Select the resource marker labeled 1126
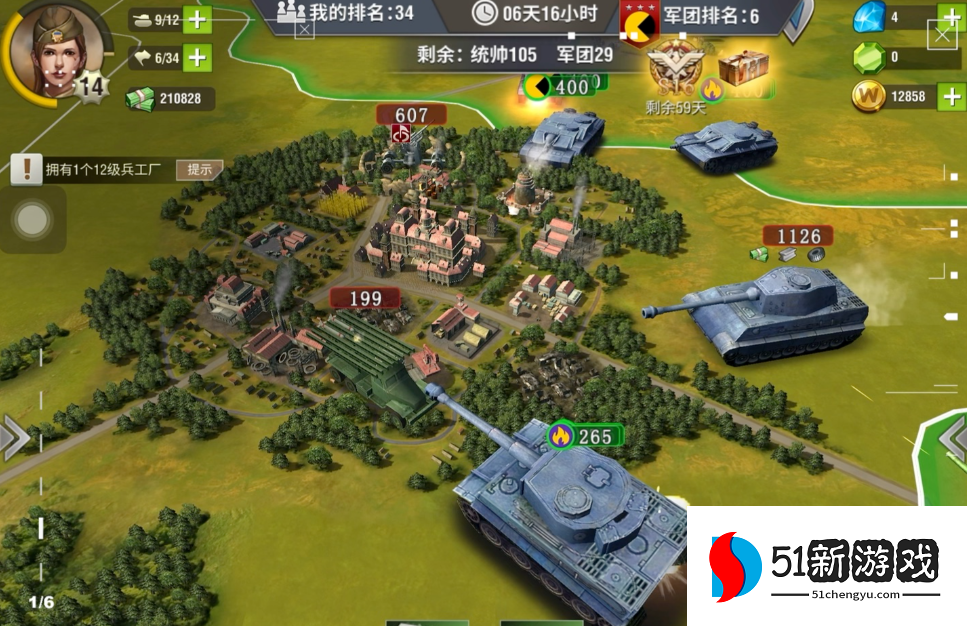967x626 pixels. point(798,237)
